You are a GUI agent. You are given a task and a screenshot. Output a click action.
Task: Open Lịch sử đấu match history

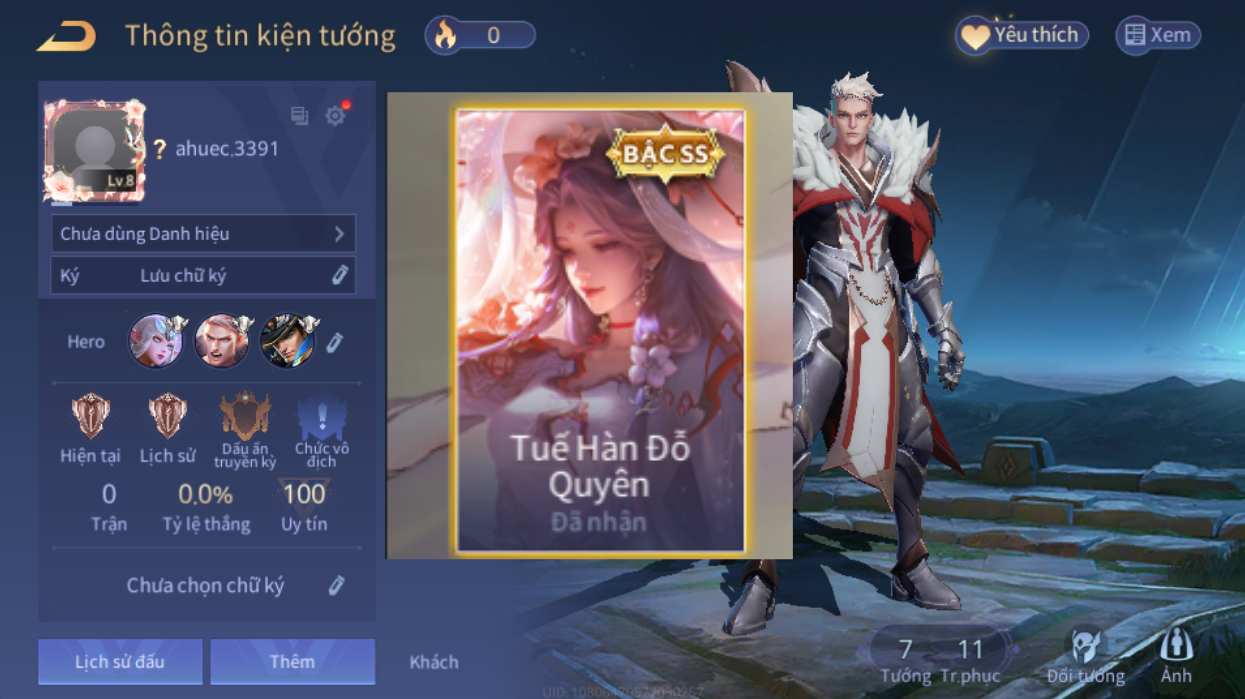[120, 662]
